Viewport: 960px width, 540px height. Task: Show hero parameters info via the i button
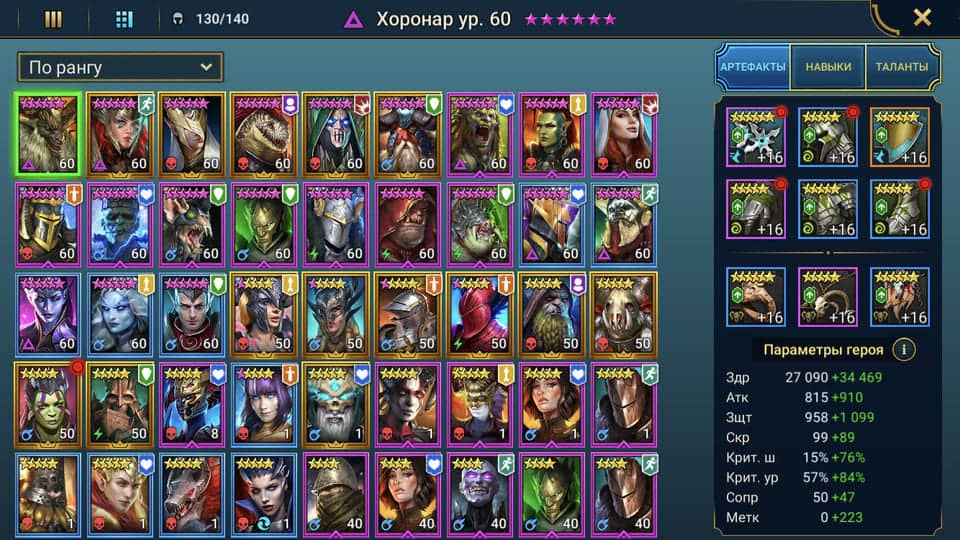(x=903, y=350)
